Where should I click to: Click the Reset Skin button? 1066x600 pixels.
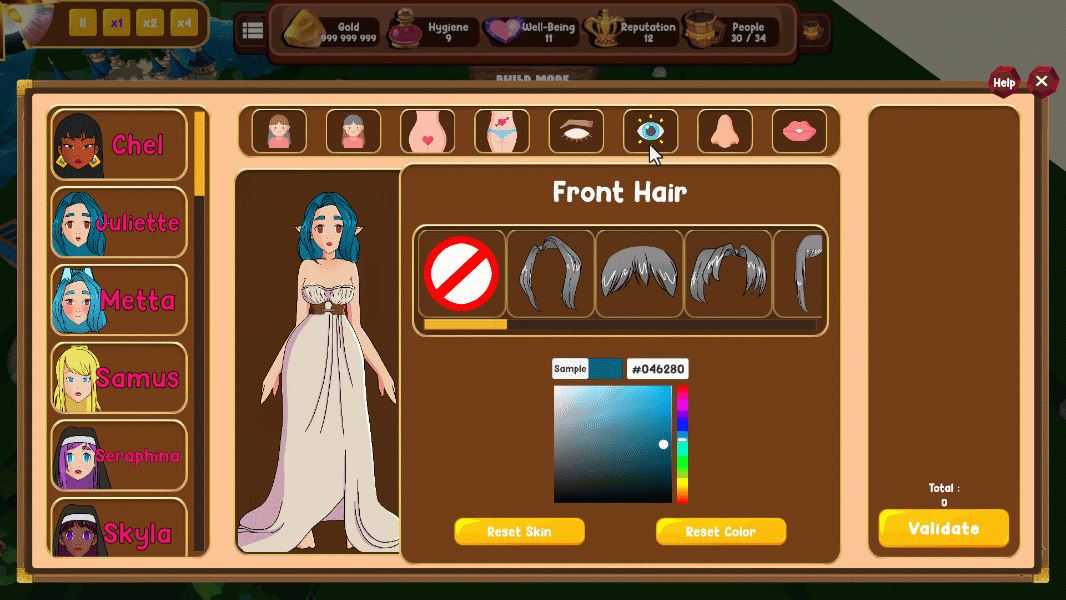[519, 532]
